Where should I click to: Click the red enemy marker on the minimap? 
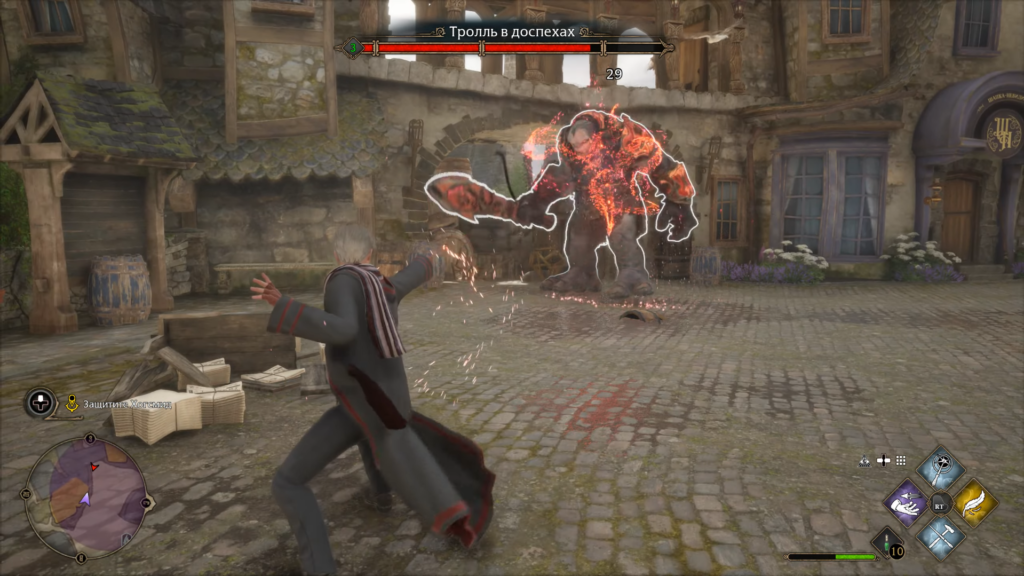(x=94, y=466)
